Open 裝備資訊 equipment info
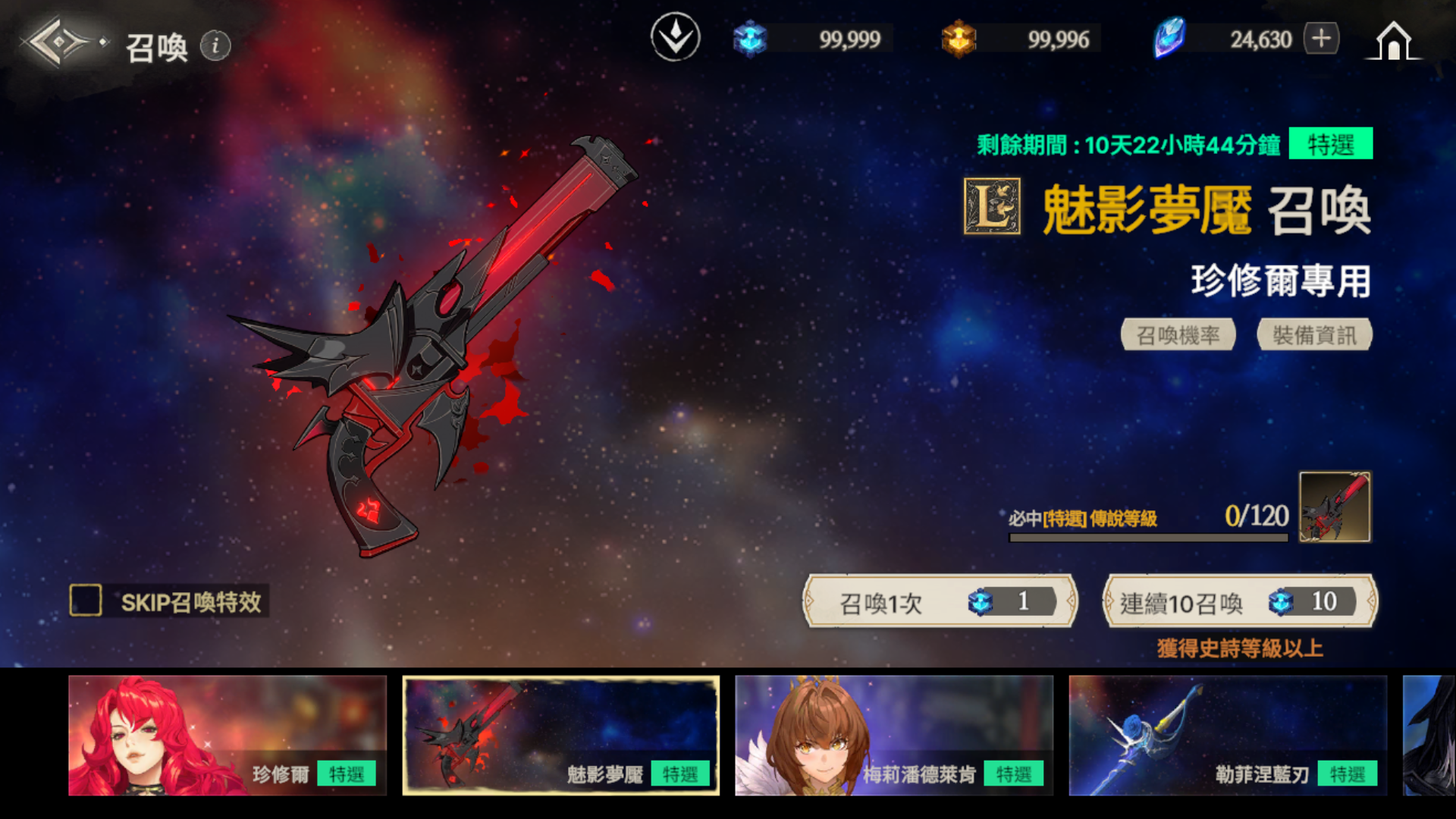This screenshot has height=819, width=1456. click(1314, 334)
